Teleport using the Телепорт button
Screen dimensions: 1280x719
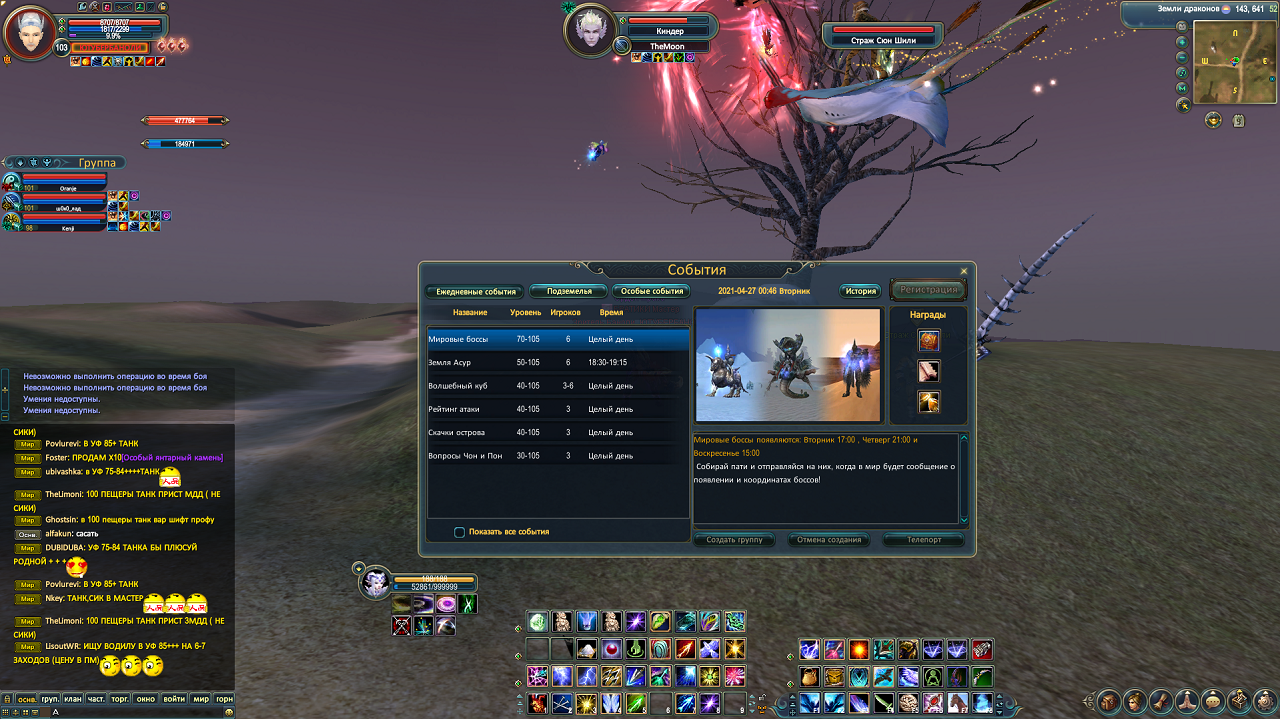(924, 540)
